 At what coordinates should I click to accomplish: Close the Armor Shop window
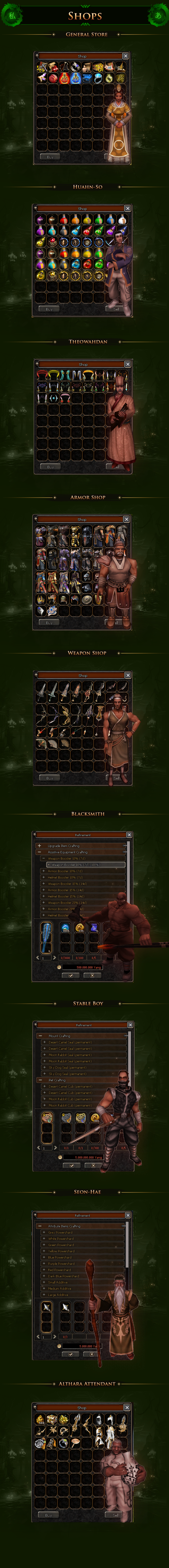tap(127, 519)
